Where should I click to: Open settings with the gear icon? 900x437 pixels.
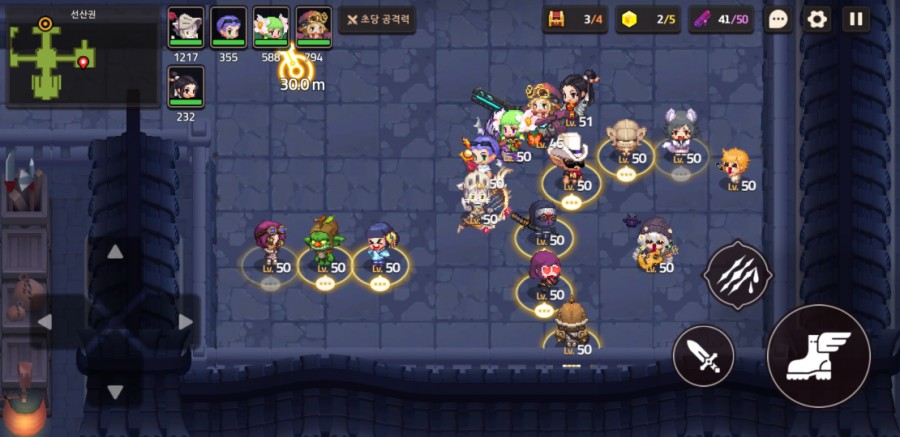pyautogui.click(x=817, y=19)
